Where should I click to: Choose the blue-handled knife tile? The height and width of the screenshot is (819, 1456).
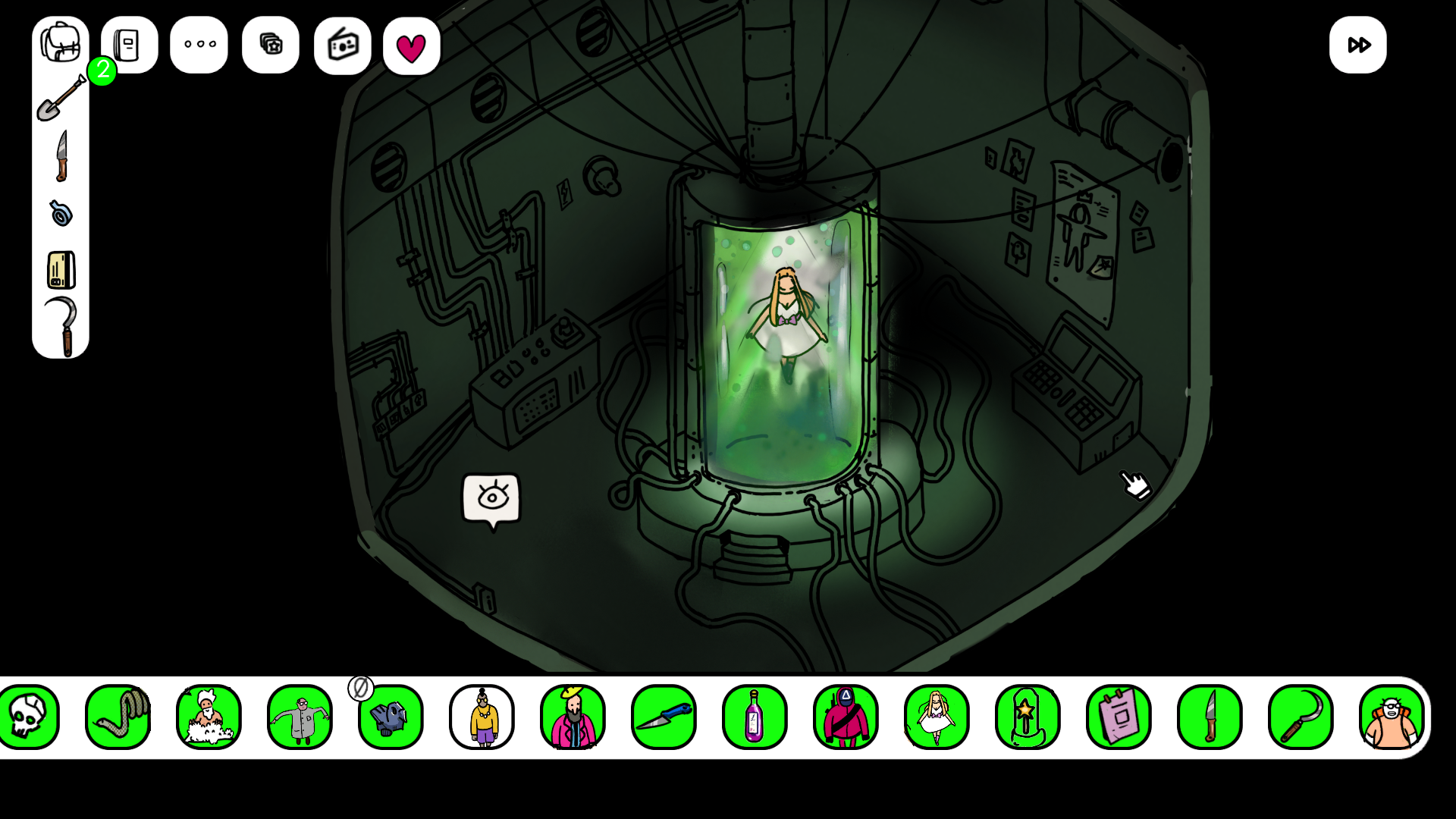pyautogui.click(x=664, y=717)
